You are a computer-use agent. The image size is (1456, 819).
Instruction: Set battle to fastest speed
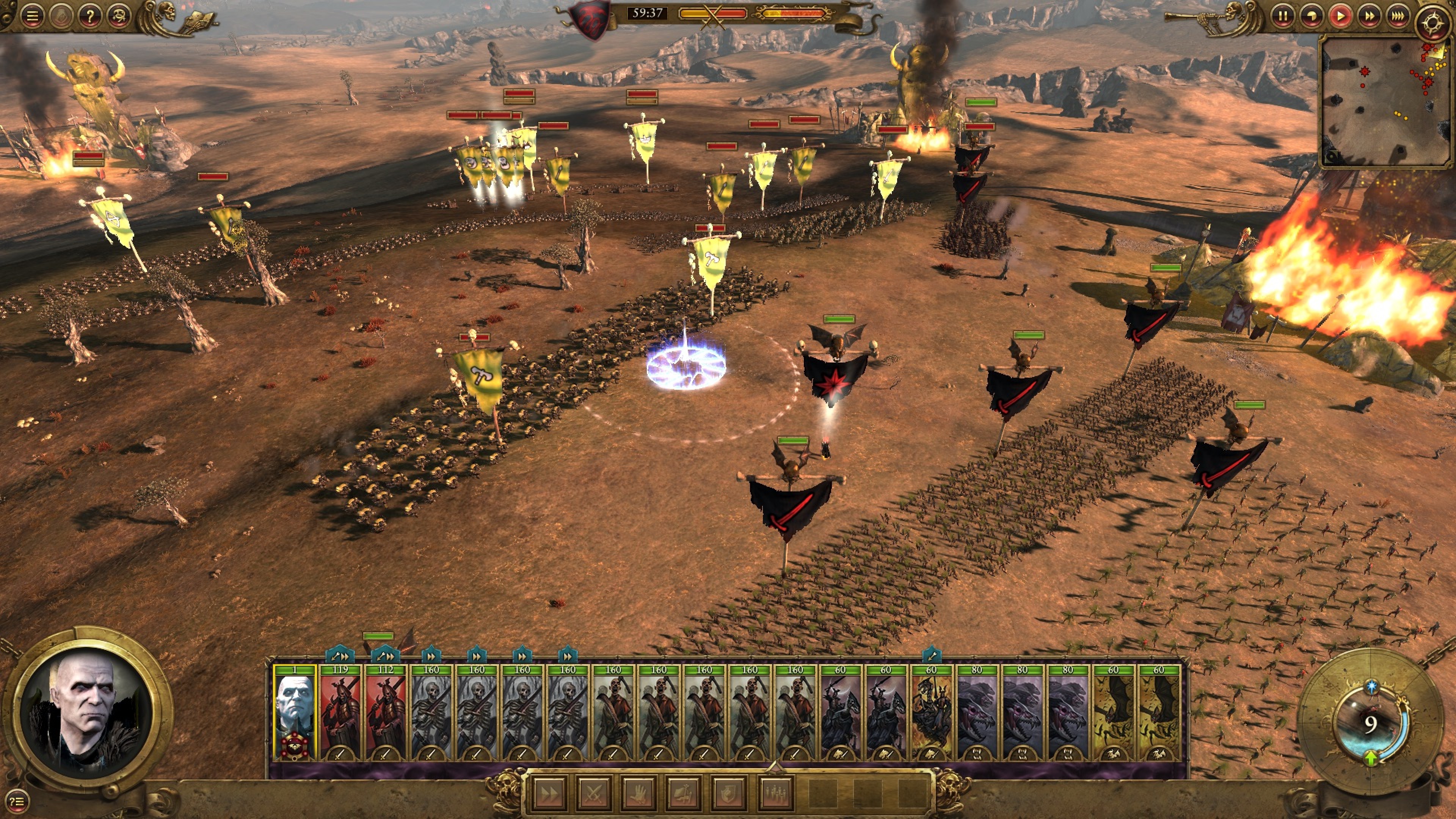click(1398, 16)
